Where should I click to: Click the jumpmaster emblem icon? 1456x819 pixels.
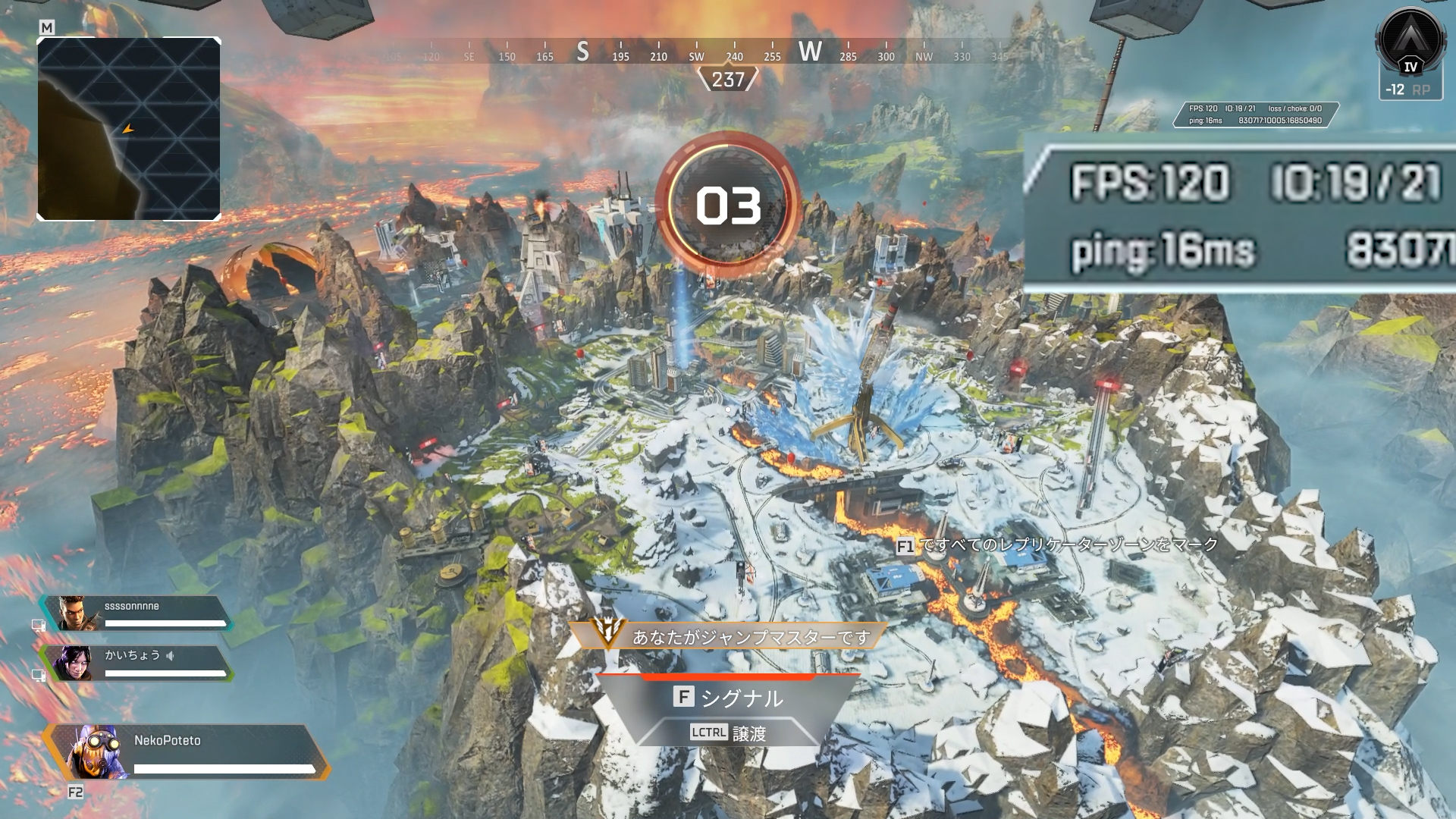pyautogui.click(x=607, y=632)
